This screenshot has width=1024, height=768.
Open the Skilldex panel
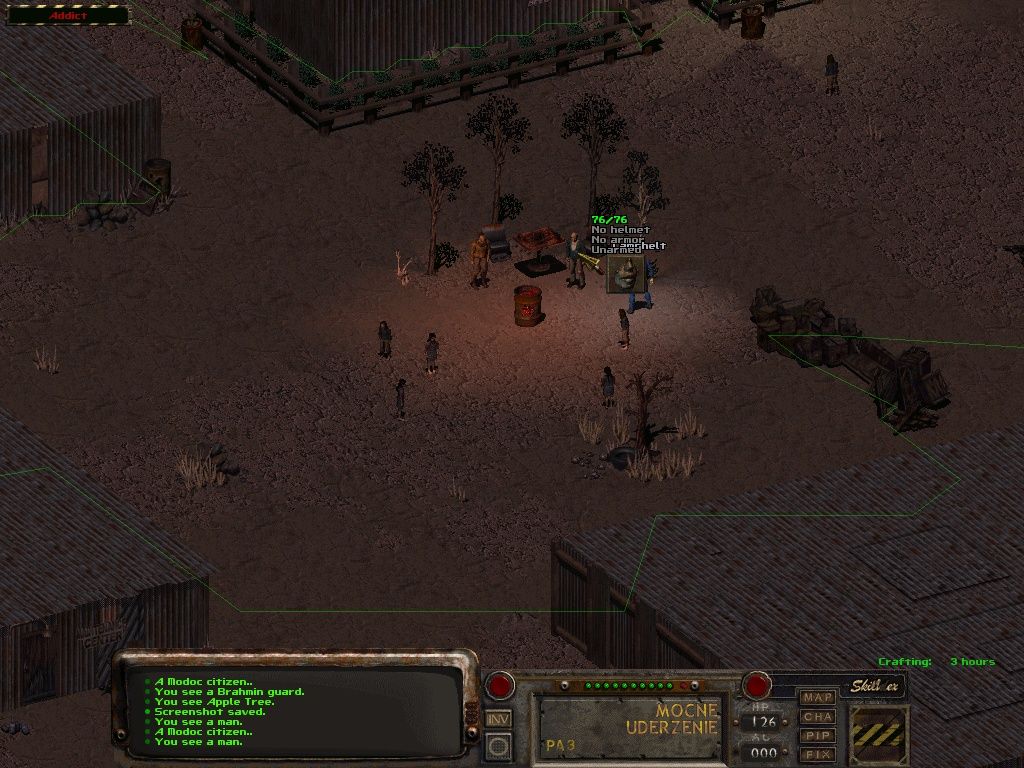point(876,687)
